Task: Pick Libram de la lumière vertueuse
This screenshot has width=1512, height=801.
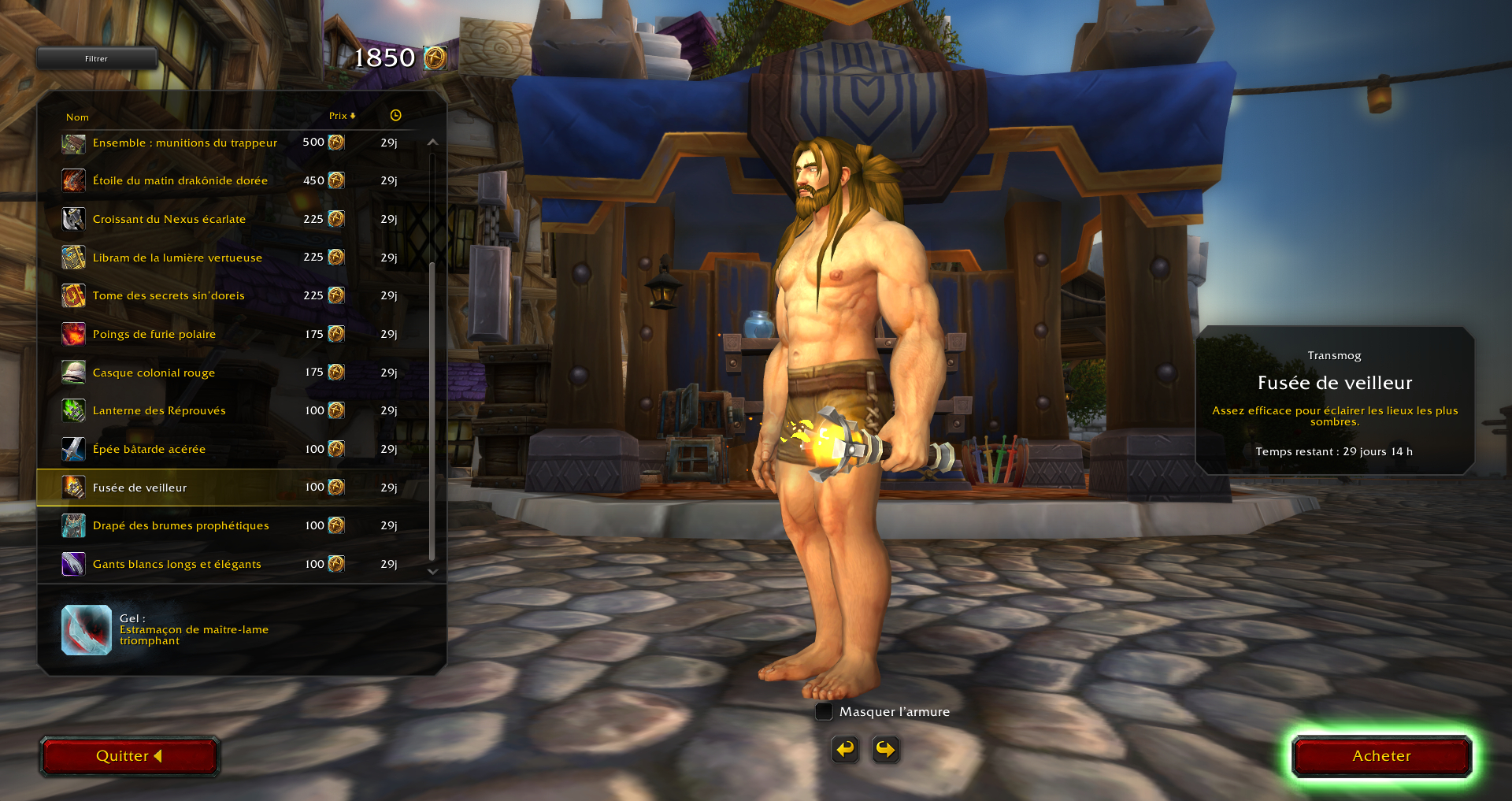Action: click(x=177, y=258)
